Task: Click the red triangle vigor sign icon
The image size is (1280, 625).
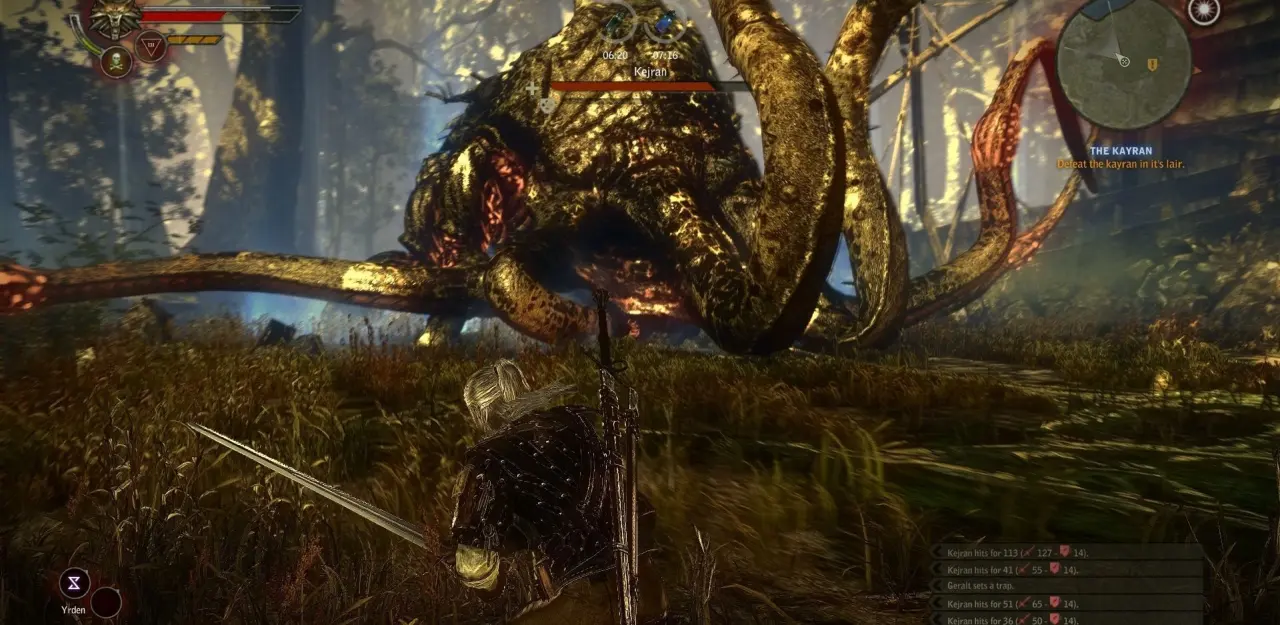Action: pyautogui.click(x=150, y=45)
